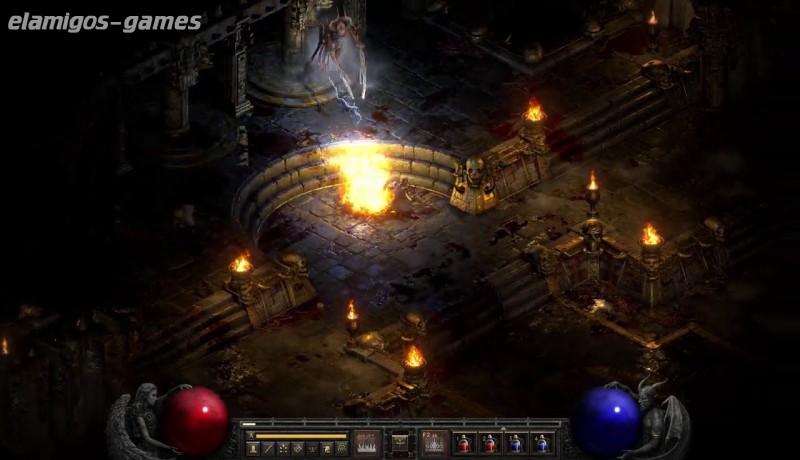Activate the left-click attack skill icon

tap(368, 442)
